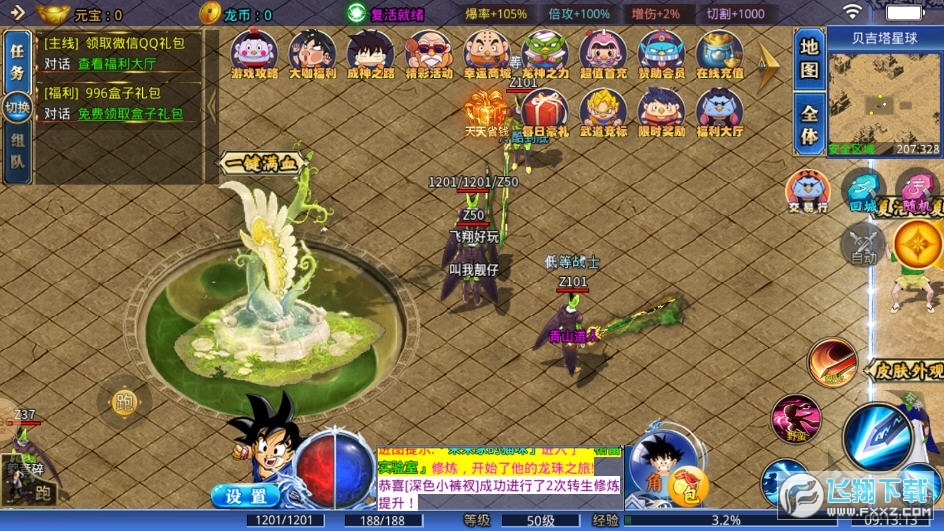Open the 超值首充 first recharge icon

603,54
